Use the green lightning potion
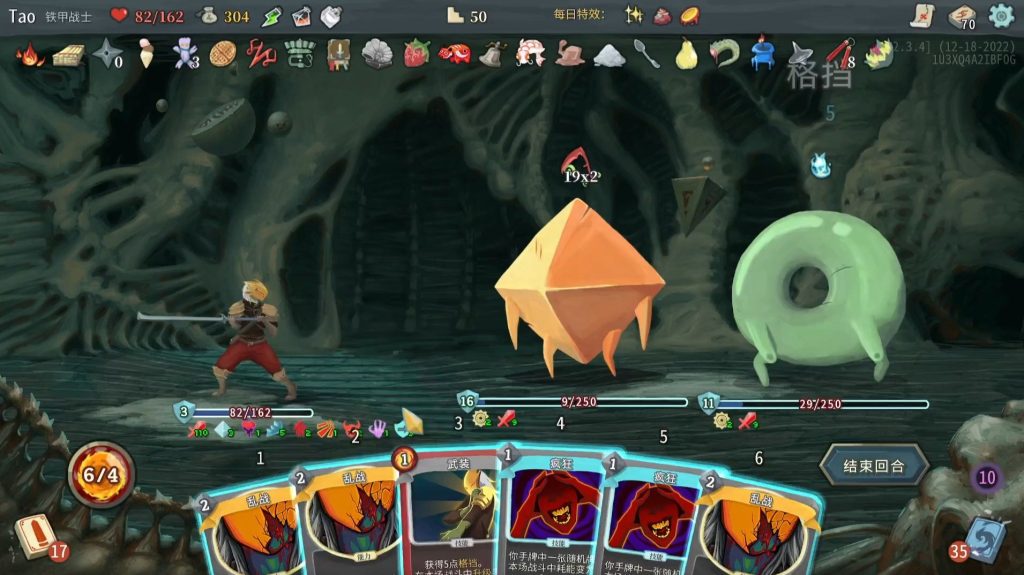The width and height of the screenshot is (1024, 575). (x=272, y=16)
